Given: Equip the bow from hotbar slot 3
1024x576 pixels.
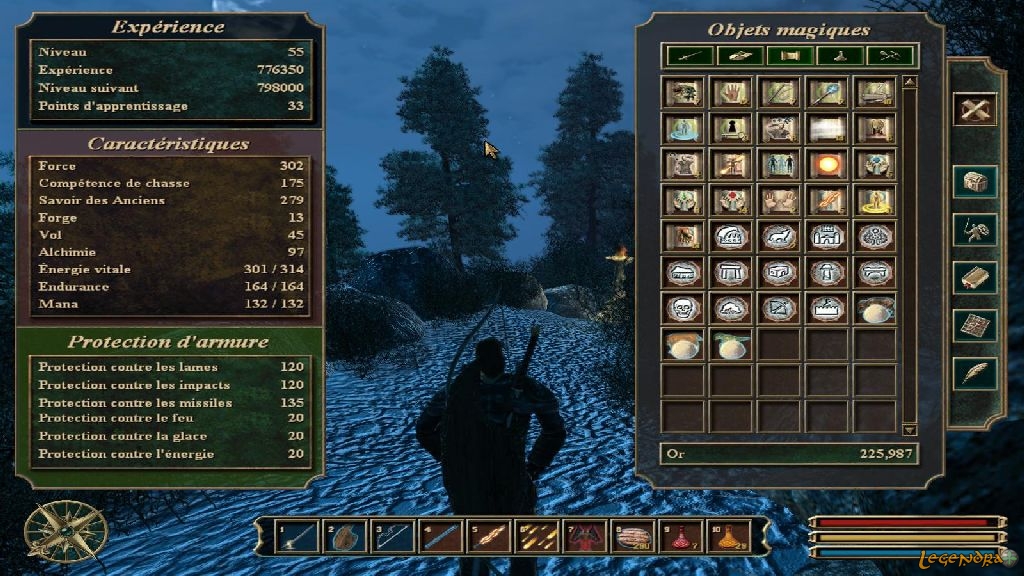Looking at the screenshot, I should click(393, 537).
